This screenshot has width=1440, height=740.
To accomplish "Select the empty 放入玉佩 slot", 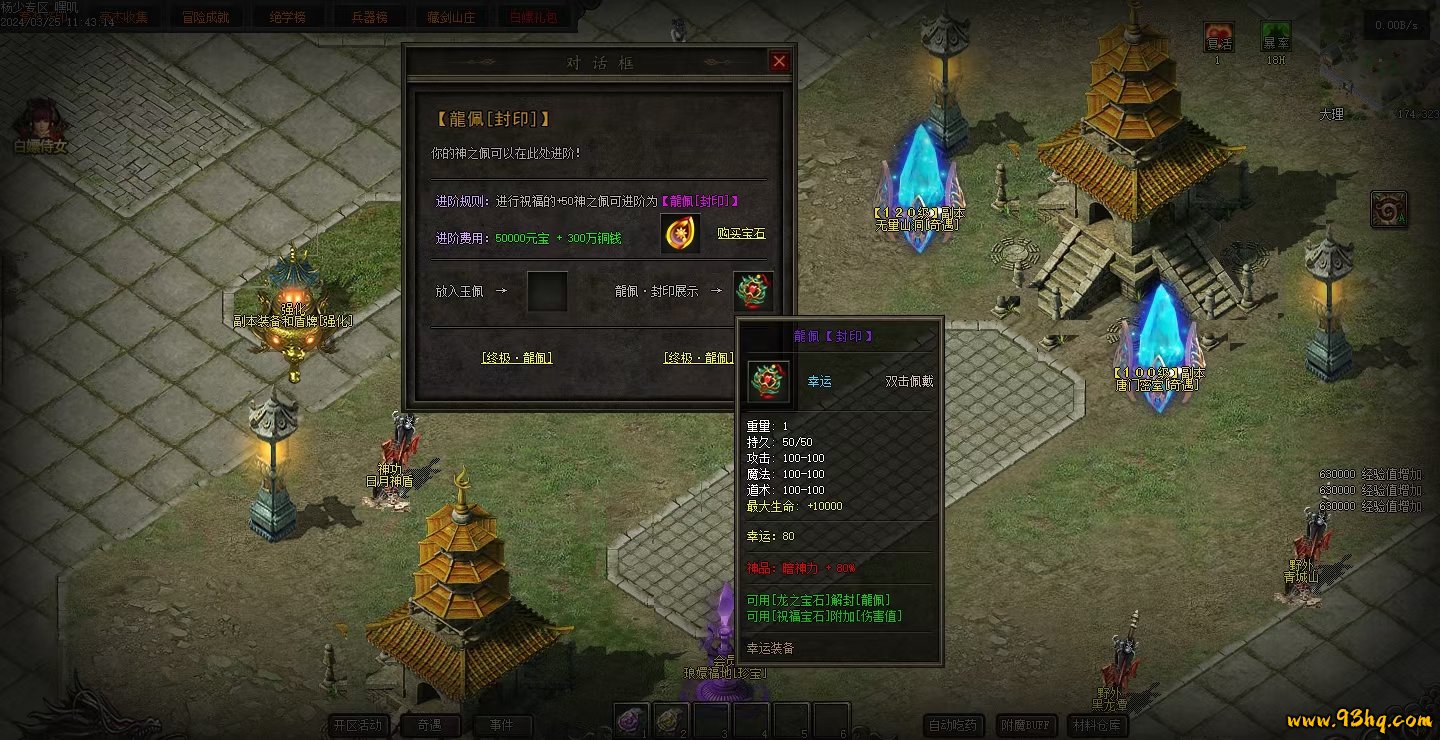I will 547,291.
